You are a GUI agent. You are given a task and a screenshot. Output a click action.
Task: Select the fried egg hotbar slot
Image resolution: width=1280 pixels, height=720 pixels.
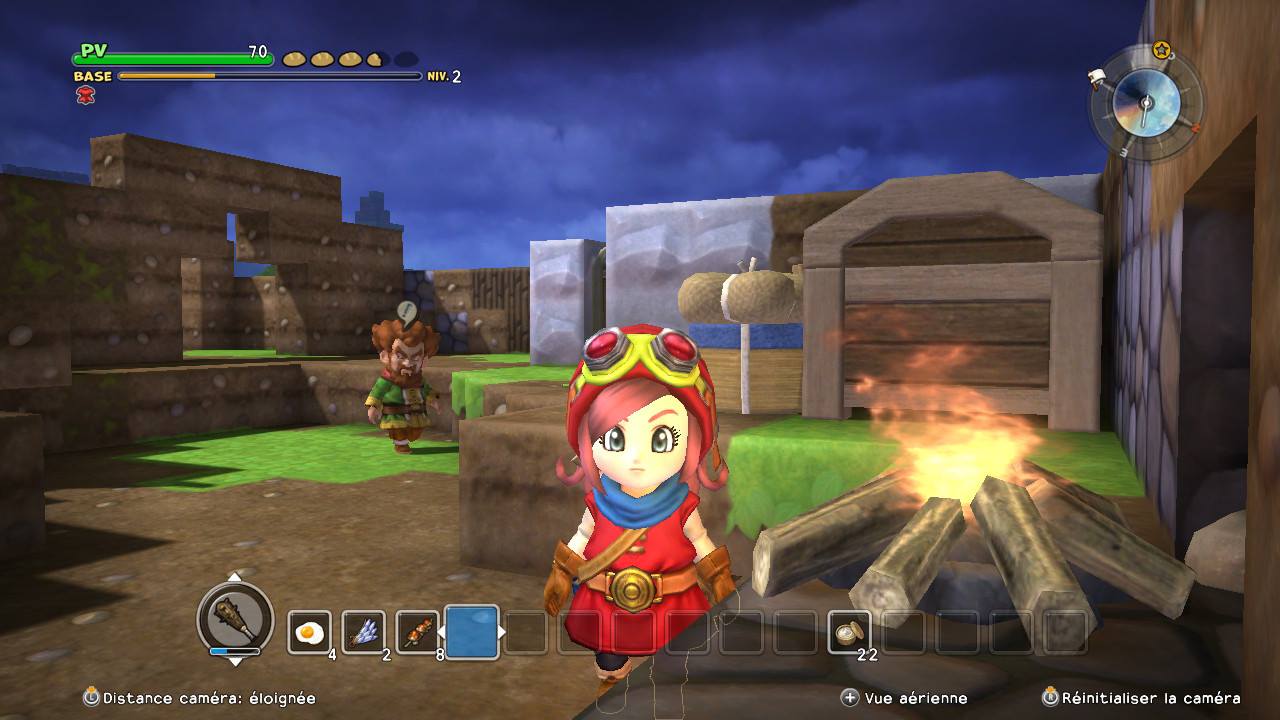[x=310, y=632]
